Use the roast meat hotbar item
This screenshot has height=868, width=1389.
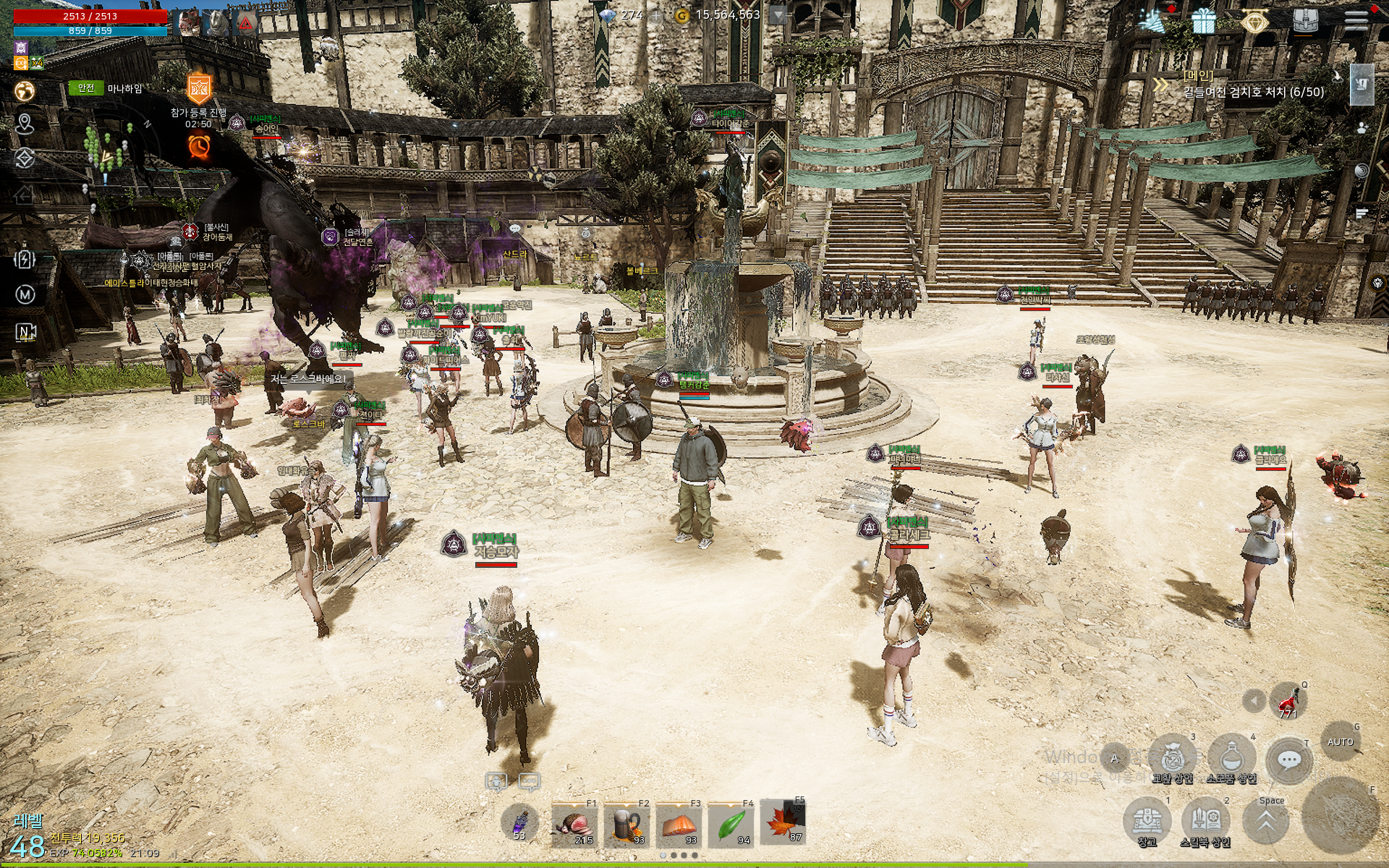[x=574, y=825]
